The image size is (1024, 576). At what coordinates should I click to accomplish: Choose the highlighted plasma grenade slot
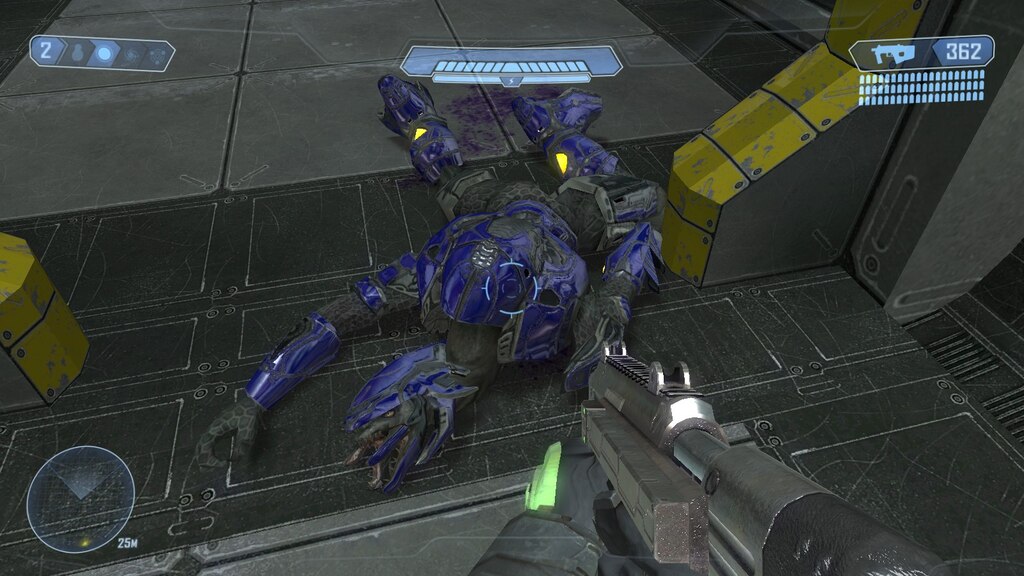[x=102, y=53]
